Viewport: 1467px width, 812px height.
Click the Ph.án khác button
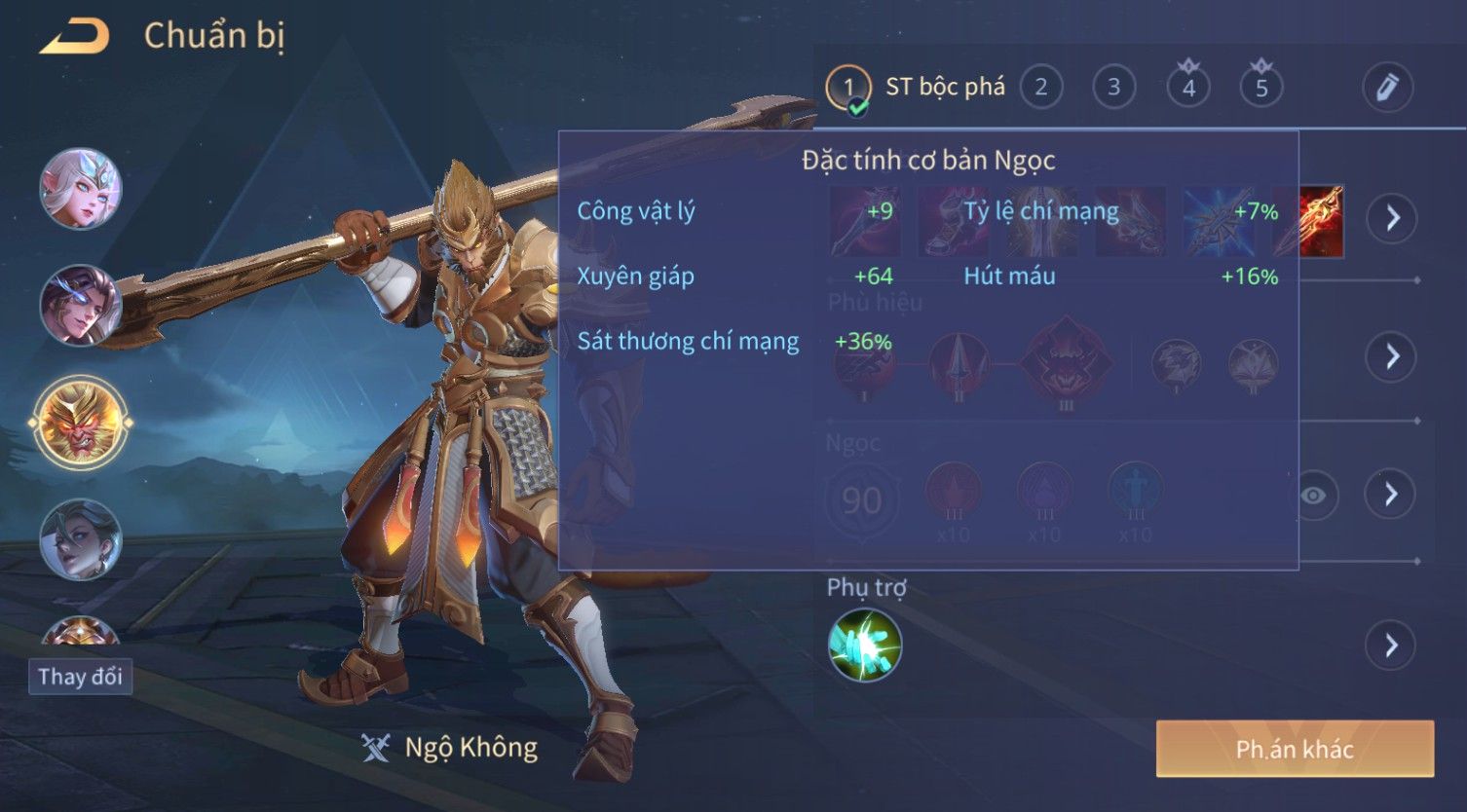click(x=1295, y=749)
